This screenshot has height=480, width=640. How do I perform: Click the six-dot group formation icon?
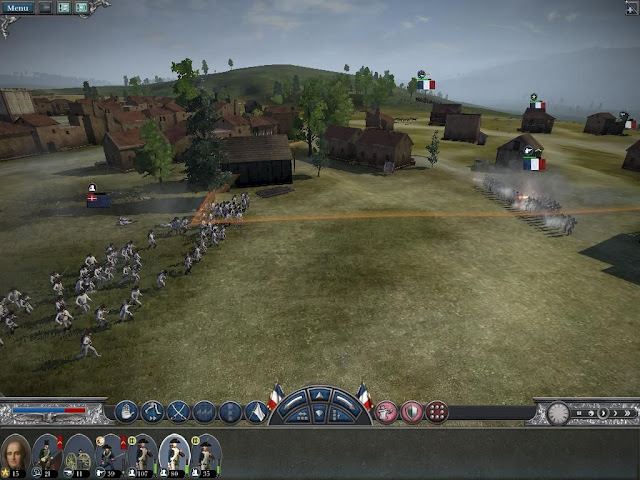[437, 411]
